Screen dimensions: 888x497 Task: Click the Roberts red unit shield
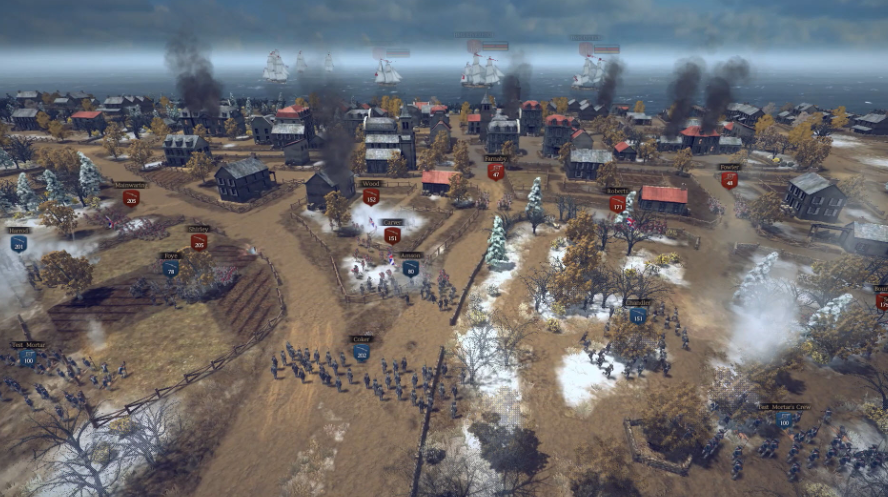[617, 203]
